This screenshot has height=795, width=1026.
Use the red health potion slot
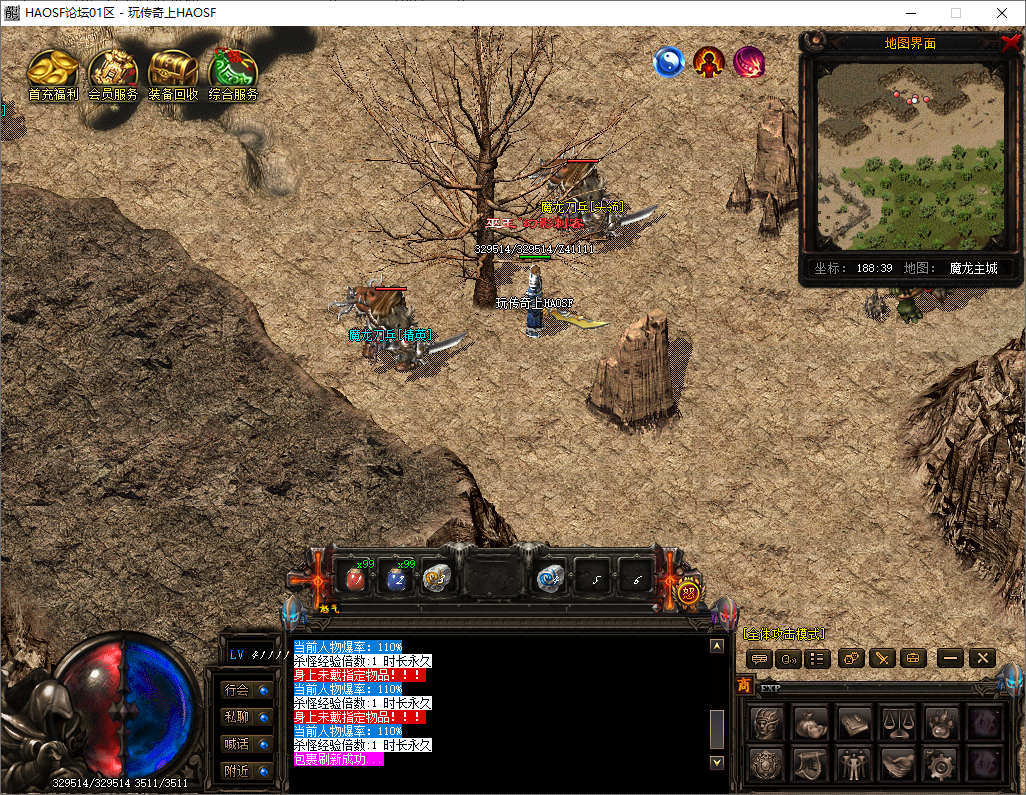coord(354,578)
